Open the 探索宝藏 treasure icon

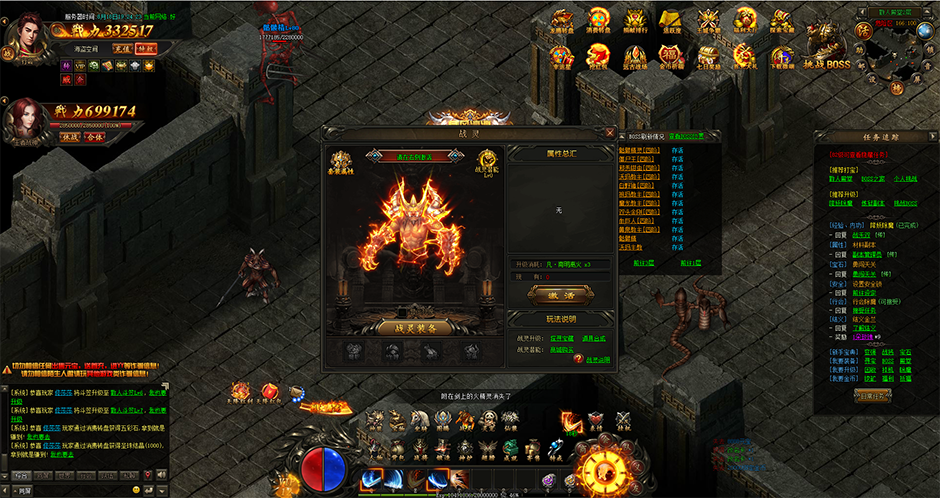(782, 21)
